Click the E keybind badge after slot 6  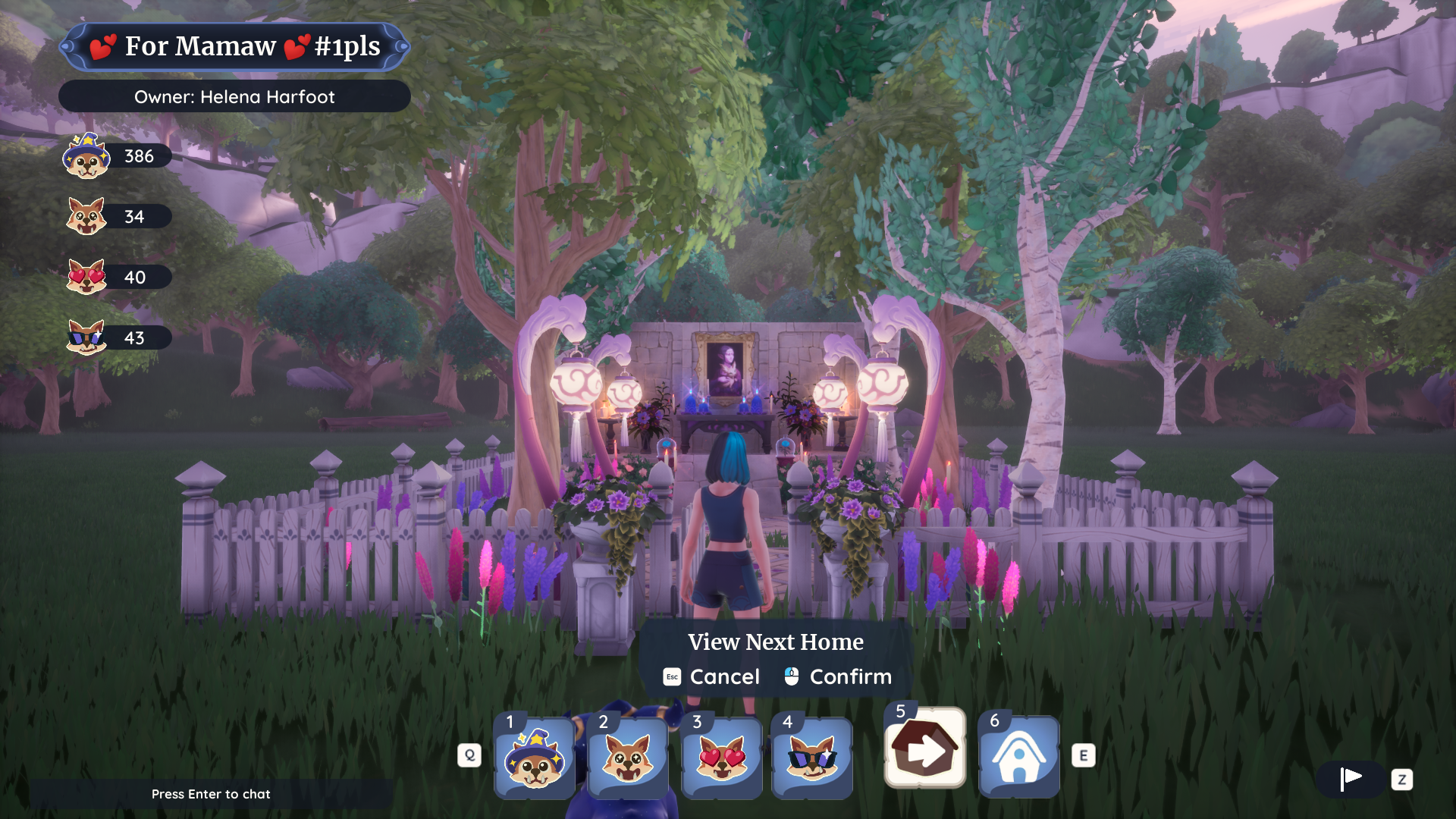1084,755
